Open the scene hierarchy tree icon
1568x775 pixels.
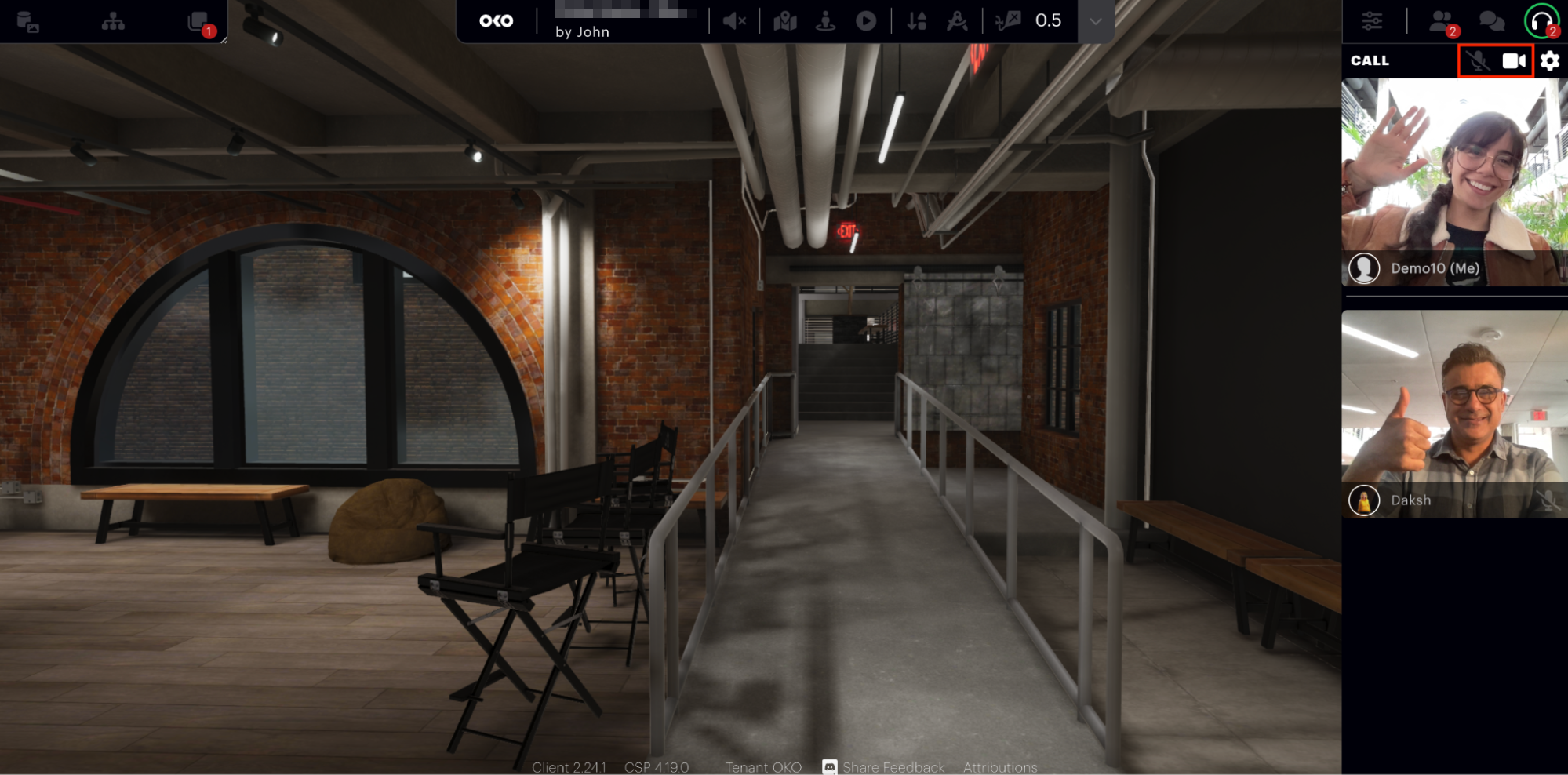(113, 22)
